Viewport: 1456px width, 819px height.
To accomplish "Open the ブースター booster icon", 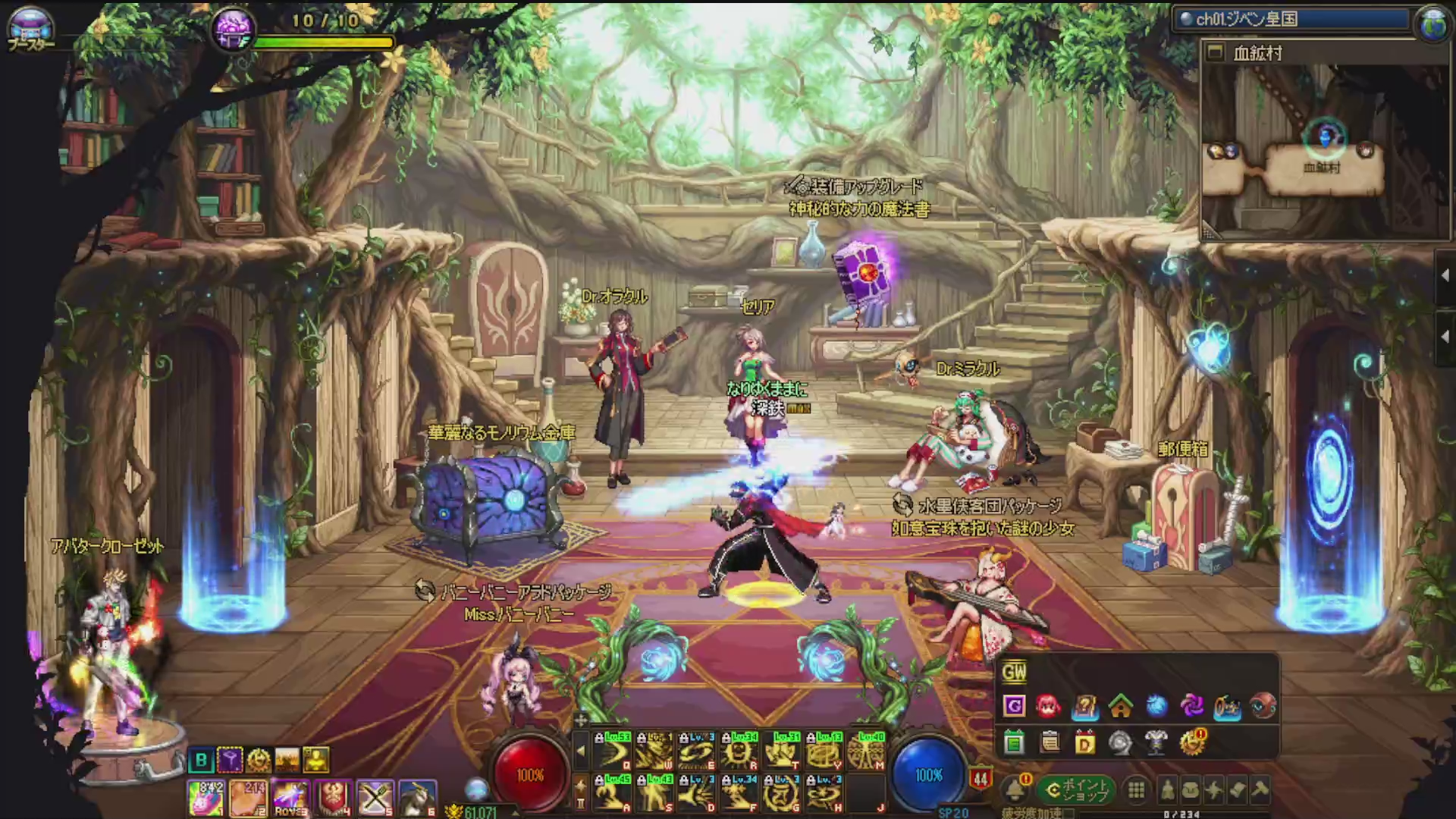I will pyautogui.click(x=30, y=27).
